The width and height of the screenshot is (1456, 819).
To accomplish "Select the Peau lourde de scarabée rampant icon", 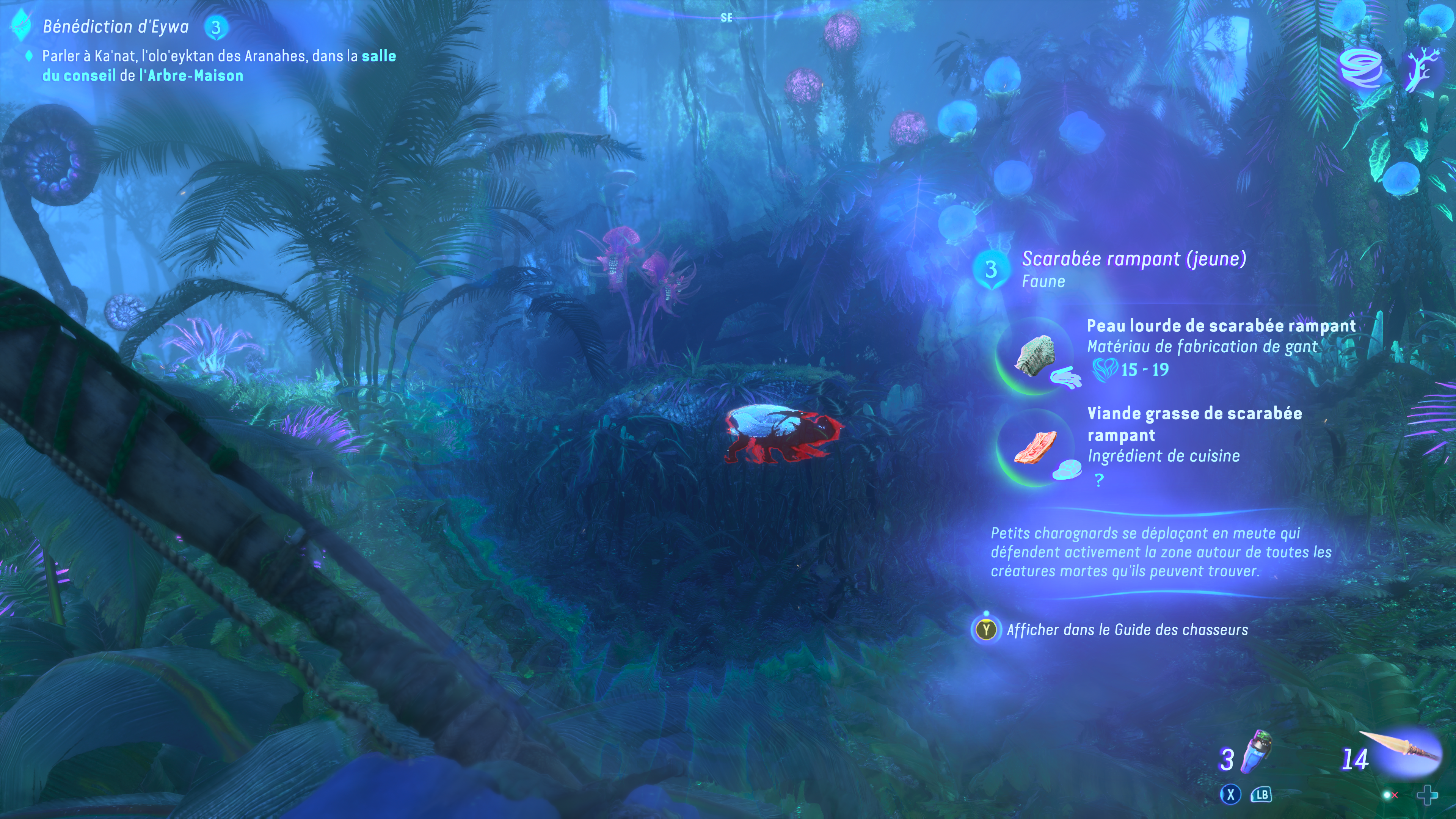I will coord(1036,356).
